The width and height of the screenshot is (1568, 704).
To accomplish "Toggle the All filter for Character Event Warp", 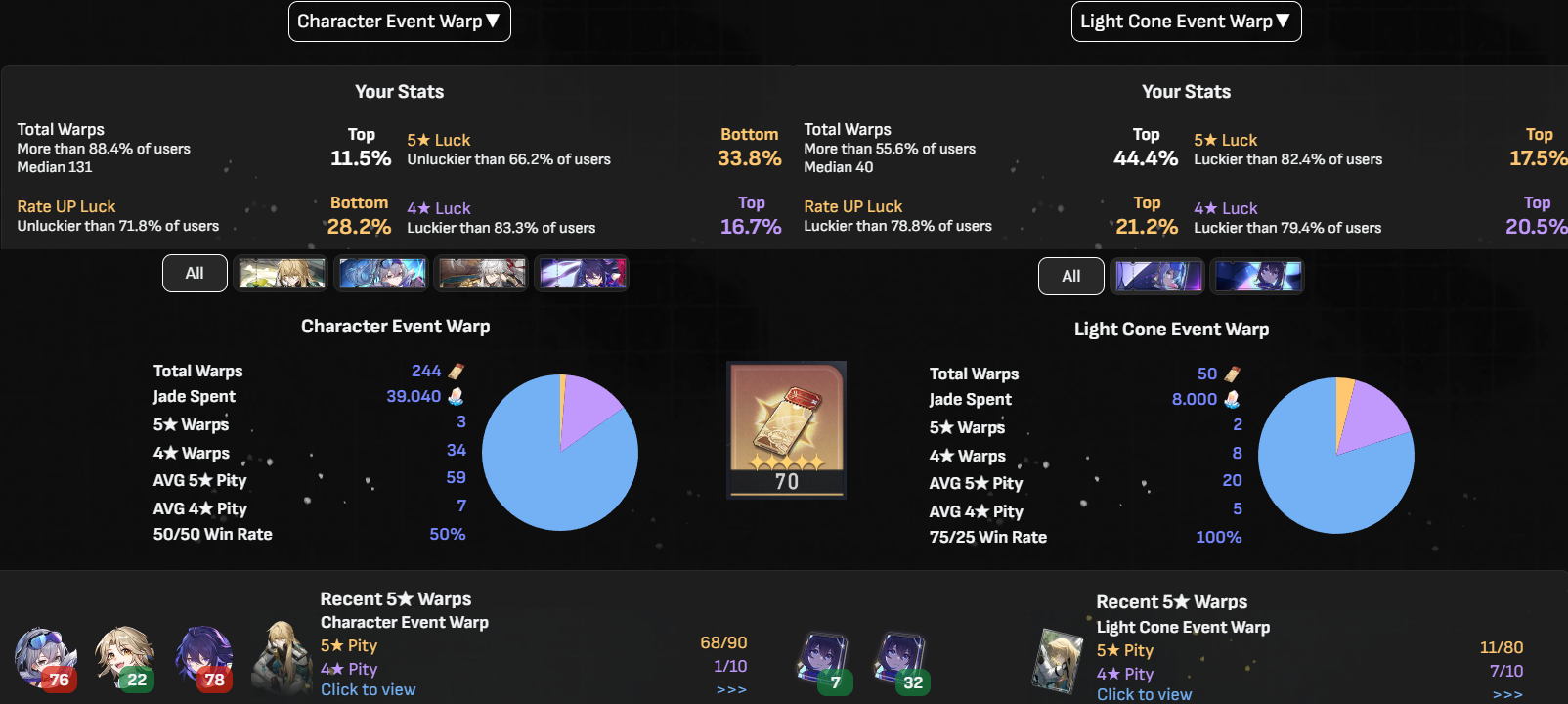I will coord(194,273).
